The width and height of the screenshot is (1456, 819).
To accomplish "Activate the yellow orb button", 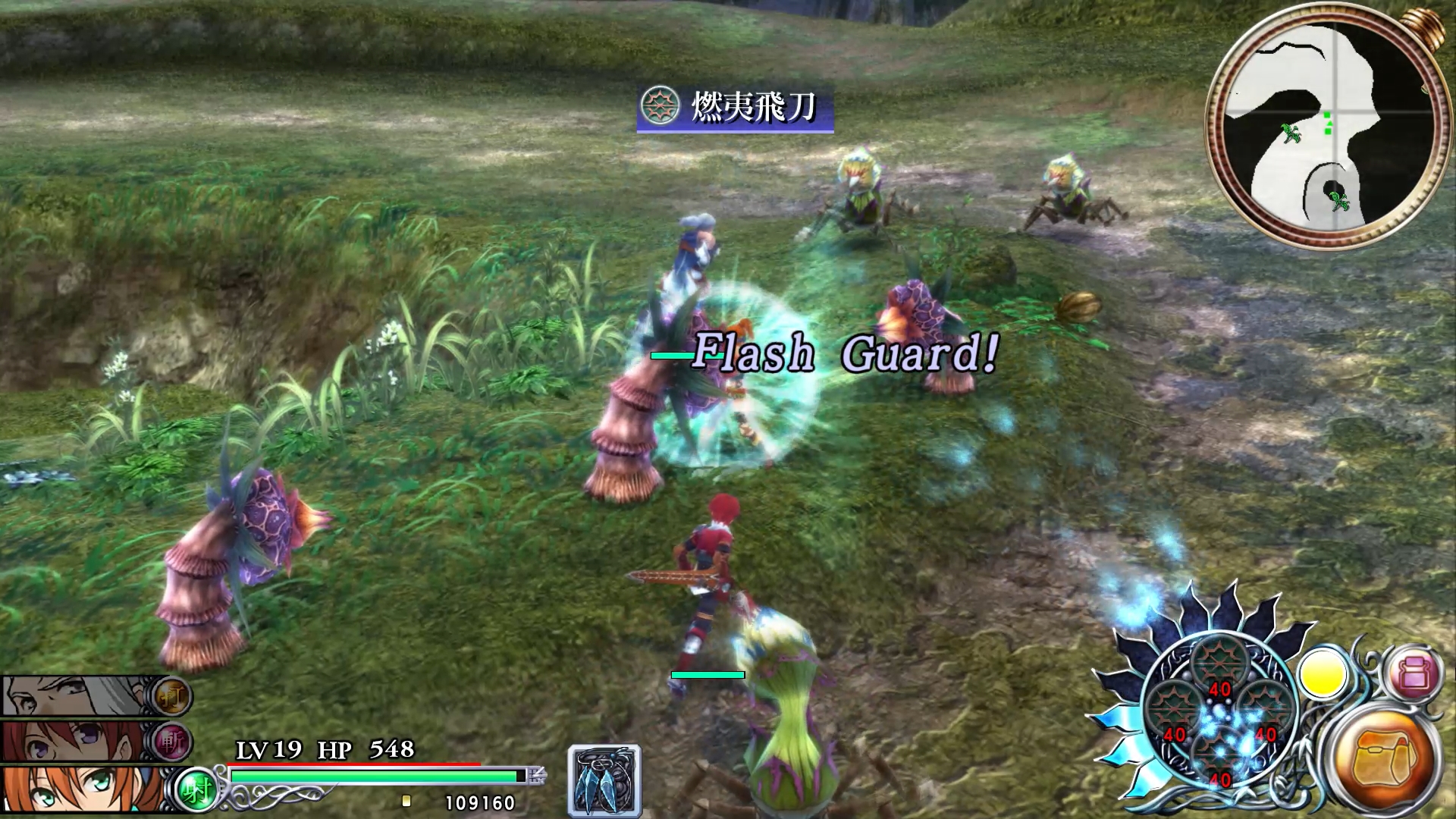I will click(1322, 673).
